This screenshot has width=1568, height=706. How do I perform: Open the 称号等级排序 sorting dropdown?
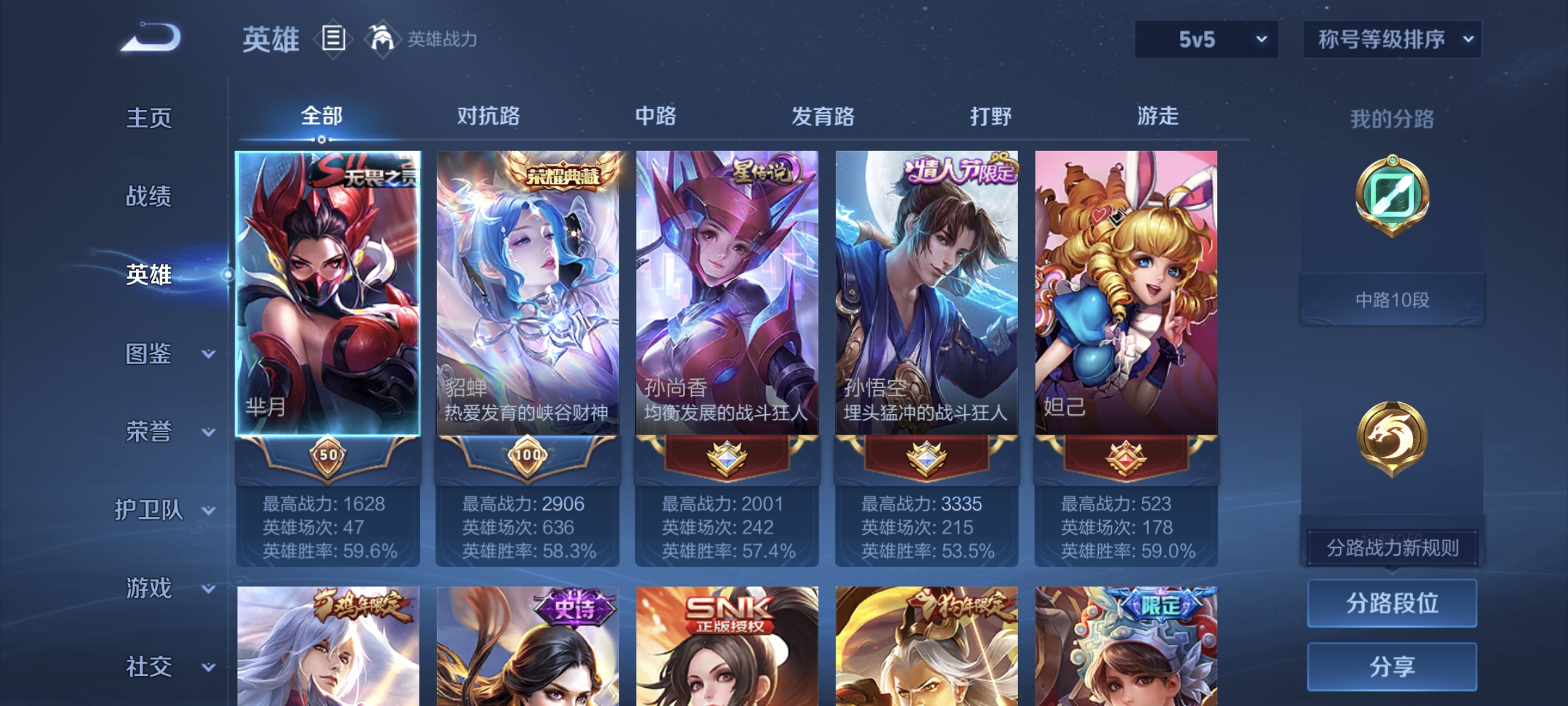click(x=1392, y=39)
